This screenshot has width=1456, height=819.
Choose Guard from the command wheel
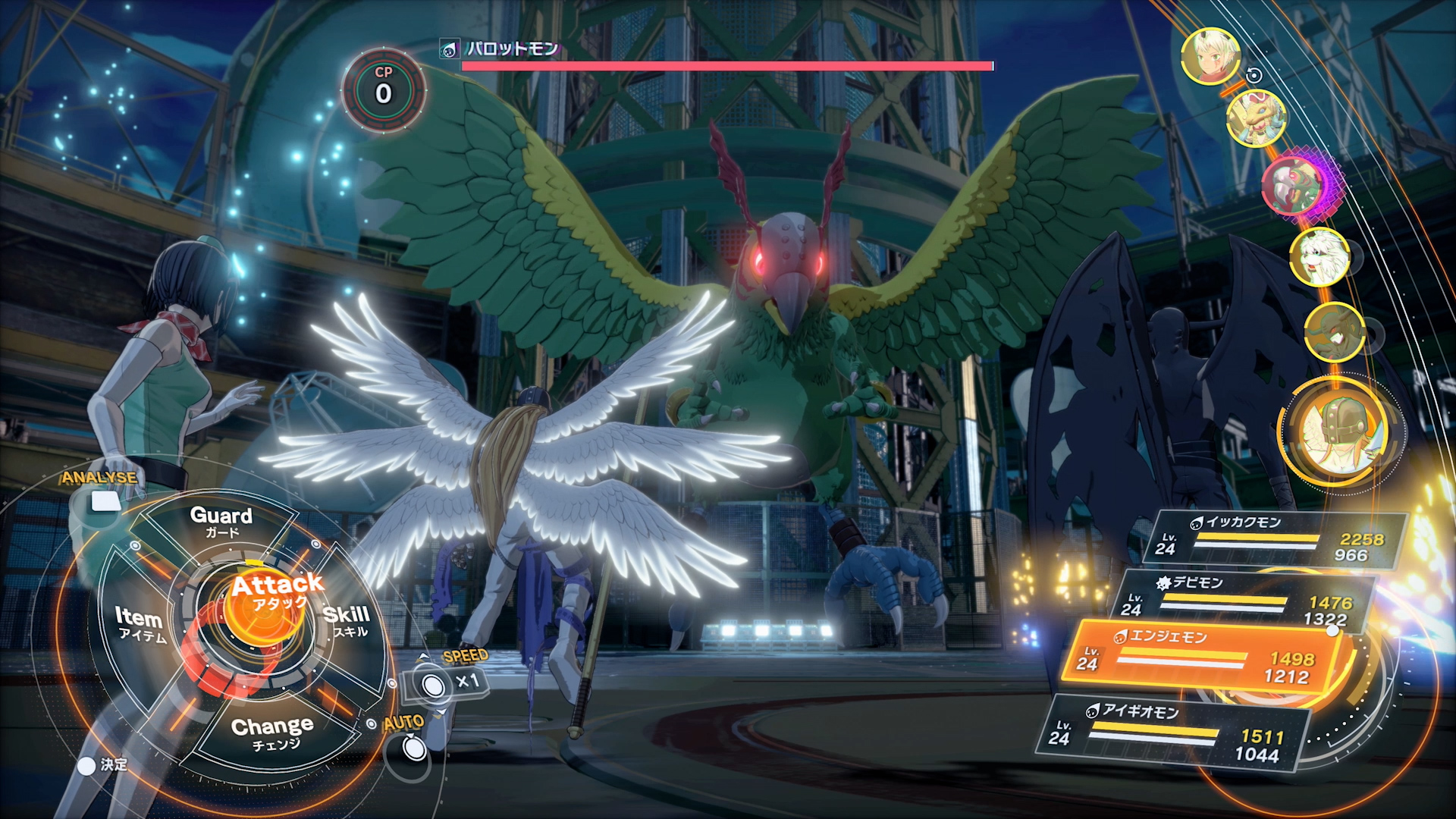pos(221,522)
